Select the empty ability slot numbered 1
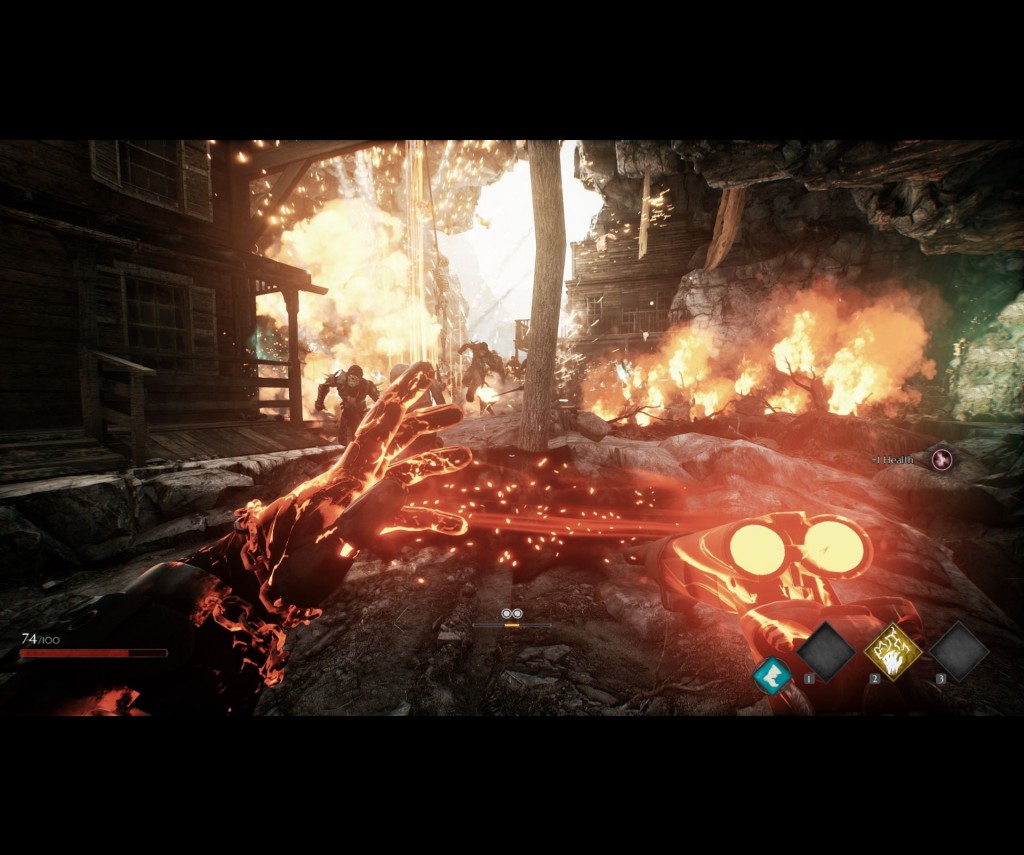Image resolution: width=1024 pixels, height=855 pixels. click(826, 652)
